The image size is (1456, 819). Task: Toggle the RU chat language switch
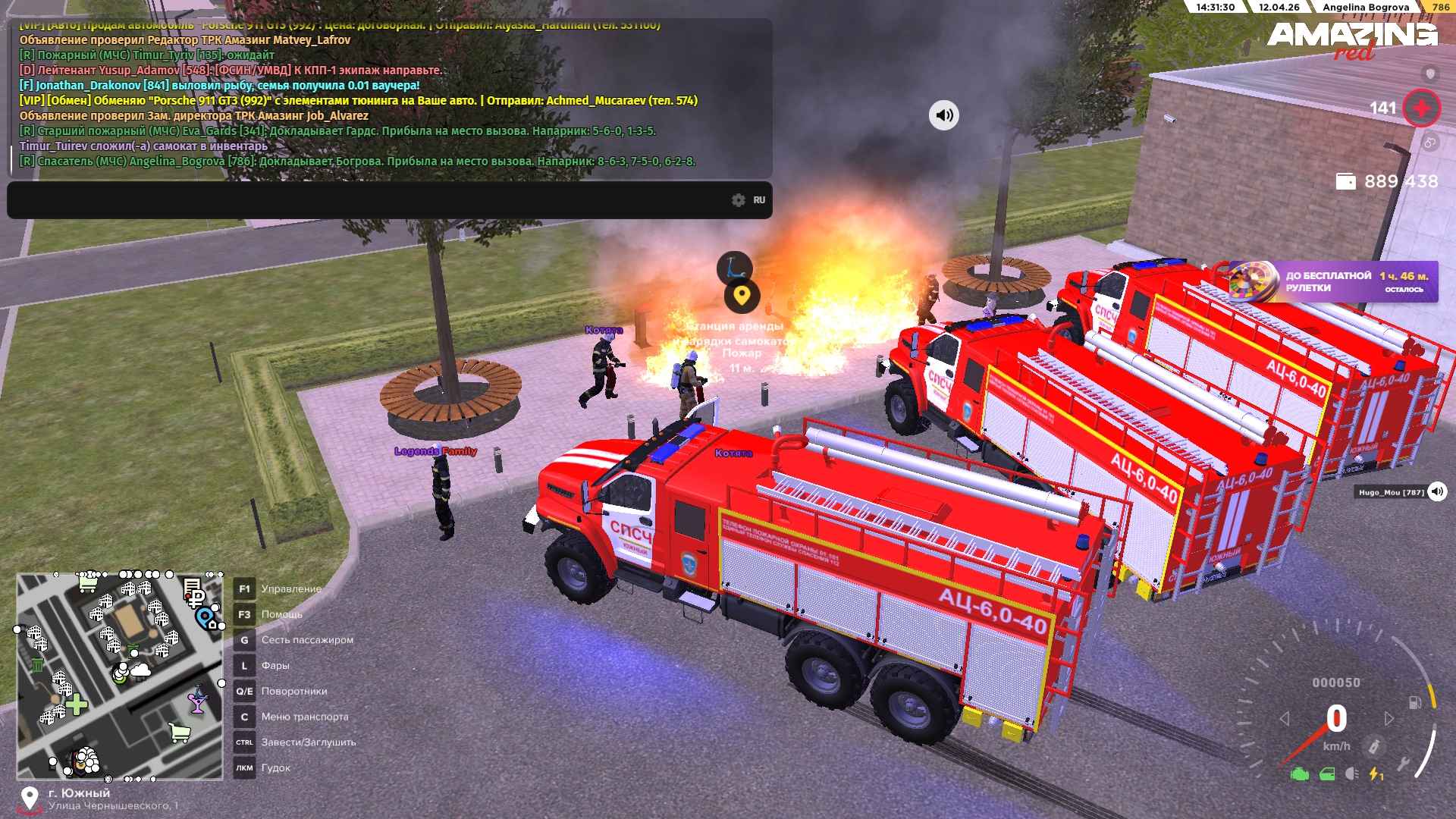pyautogui.click(x=759, y=200)
